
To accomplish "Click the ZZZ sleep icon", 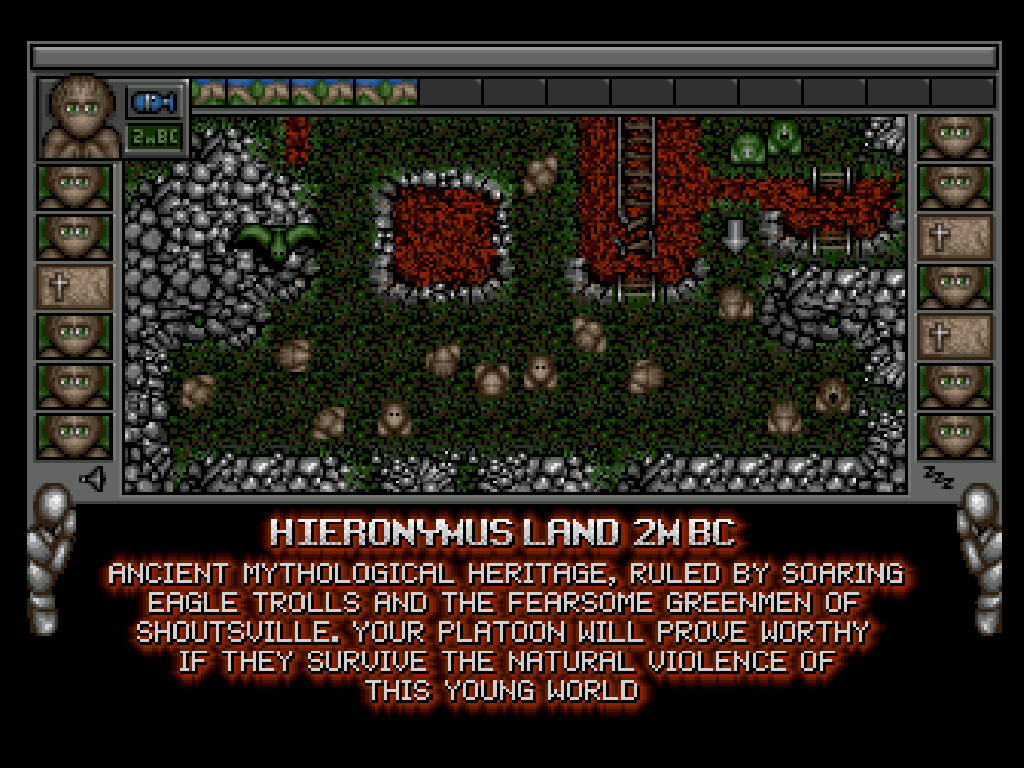I will click(x=938, y=476).
